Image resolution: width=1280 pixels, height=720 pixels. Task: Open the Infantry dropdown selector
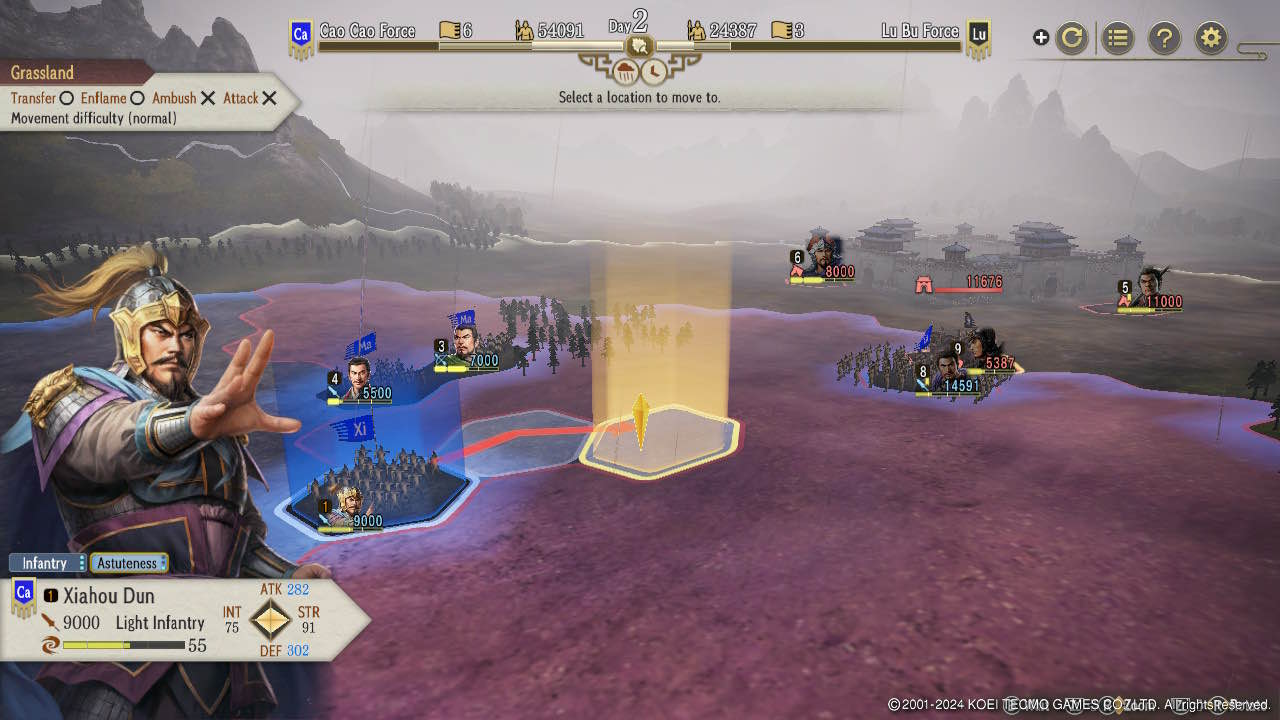46,563
